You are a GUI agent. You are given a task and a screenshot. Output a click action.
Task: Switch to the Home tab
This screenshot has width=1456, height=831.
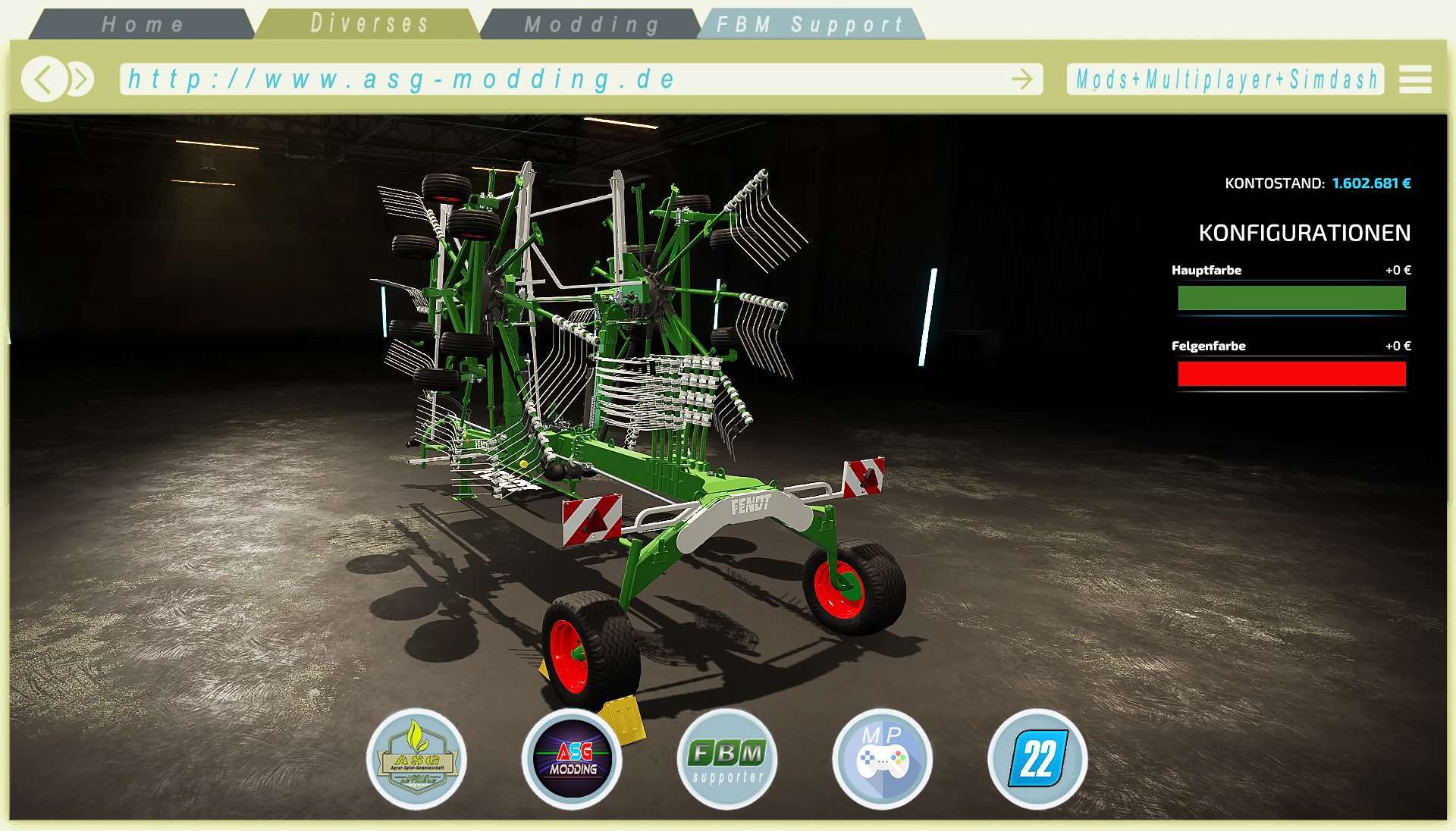click(144, 24)
